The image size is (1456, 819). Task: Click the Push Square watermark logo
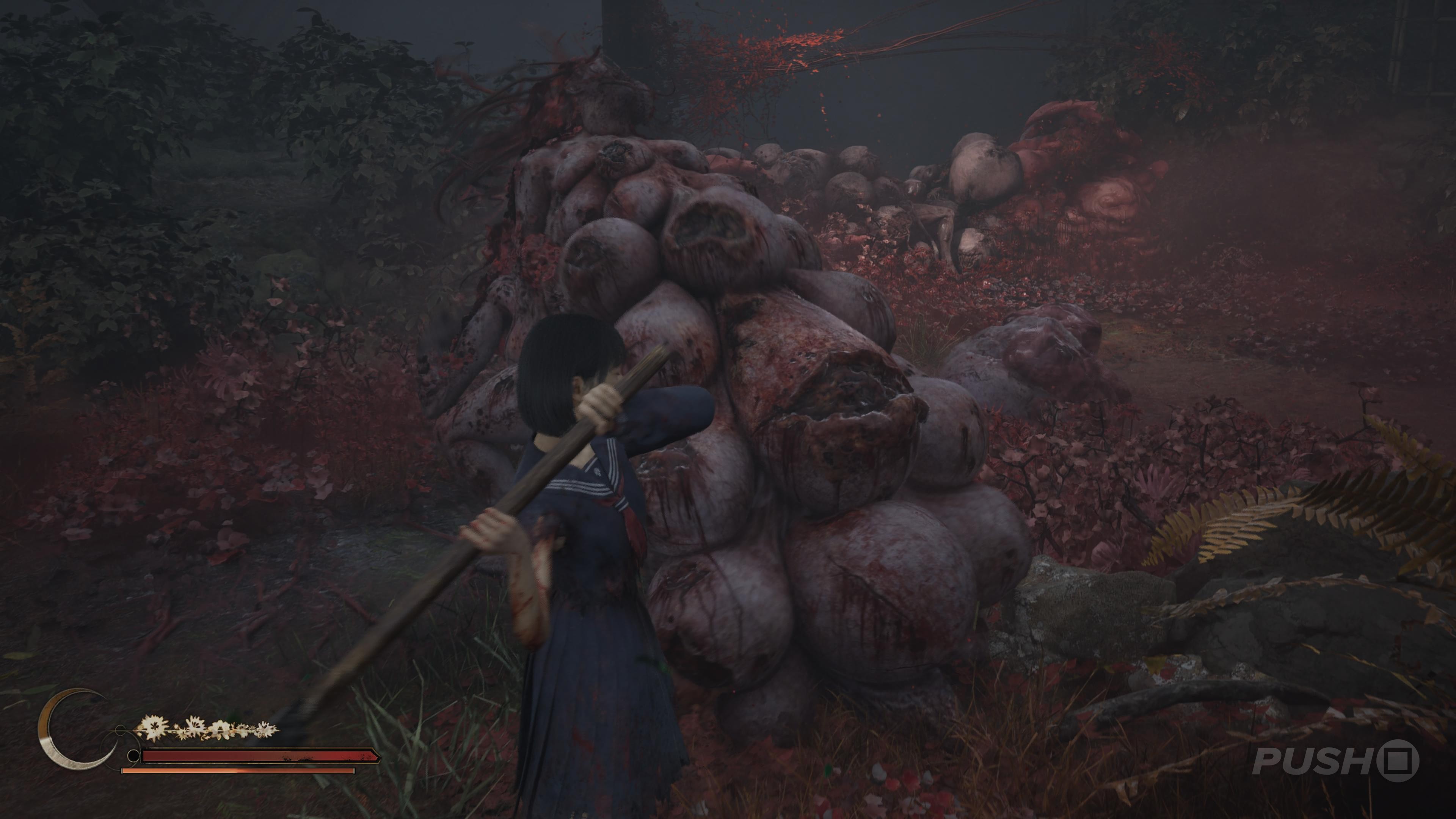coord(1335,761)
